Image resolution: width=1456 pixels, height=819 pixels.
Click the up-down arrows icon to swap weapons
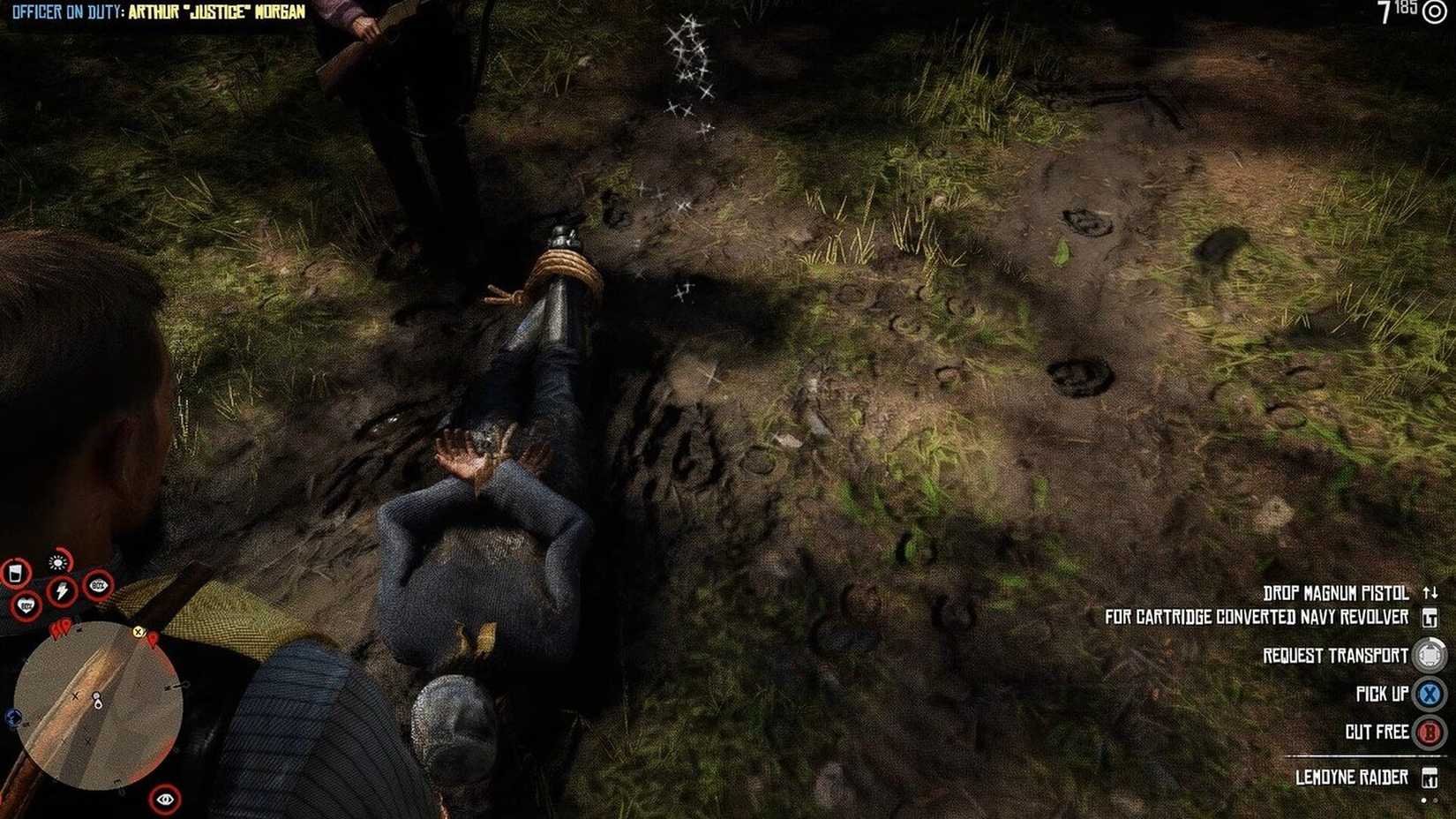coord(1430,592)
